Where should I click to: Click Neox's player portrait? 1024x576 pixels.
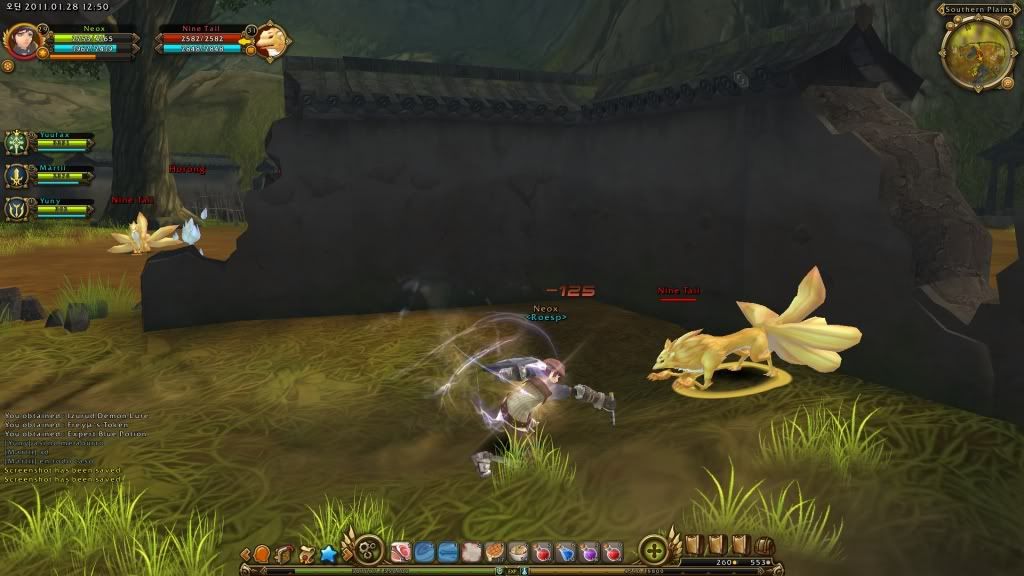pos(20,41)
